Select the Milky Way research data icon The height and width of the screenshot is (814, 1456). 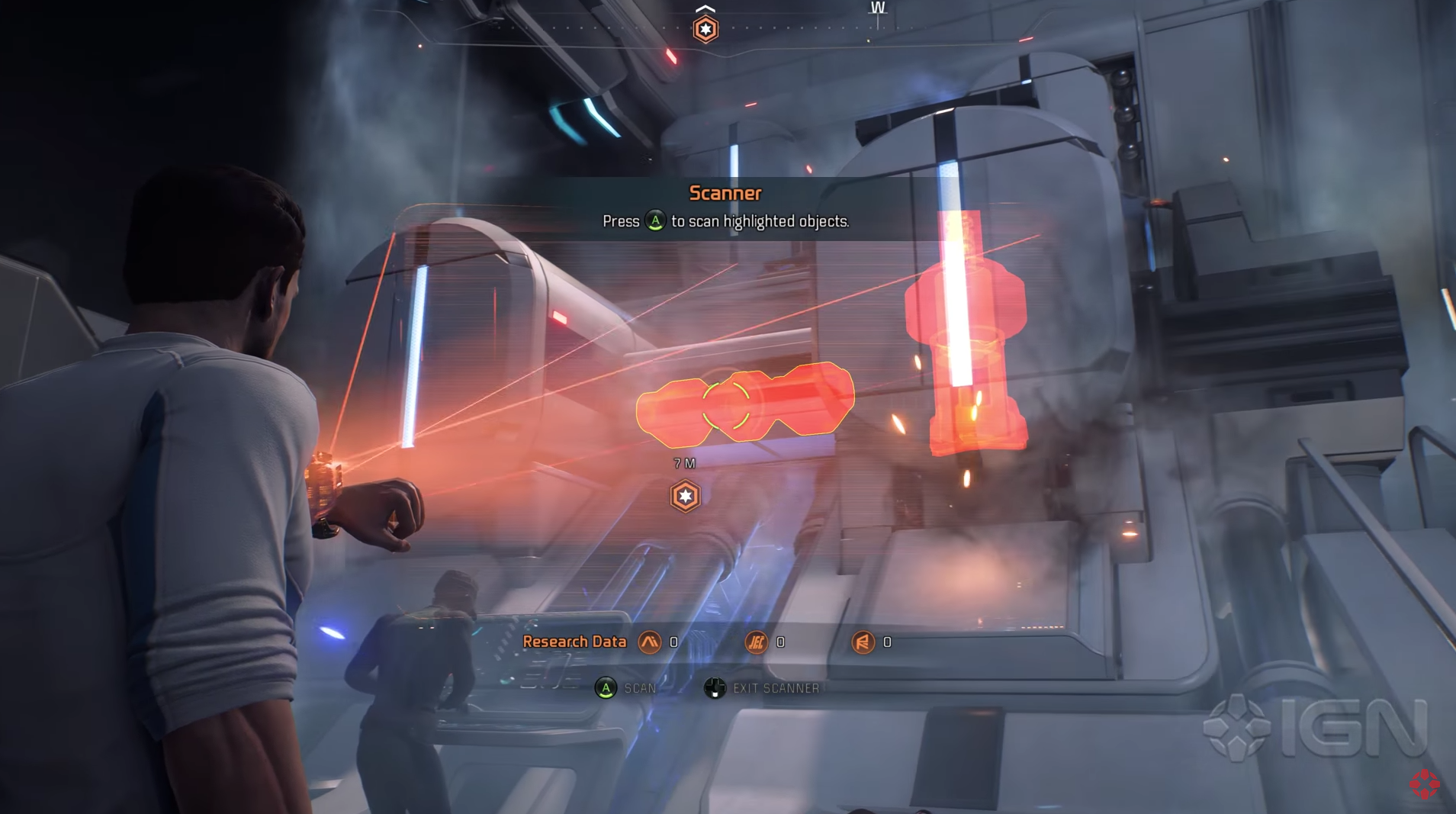(x=650, y=642)
